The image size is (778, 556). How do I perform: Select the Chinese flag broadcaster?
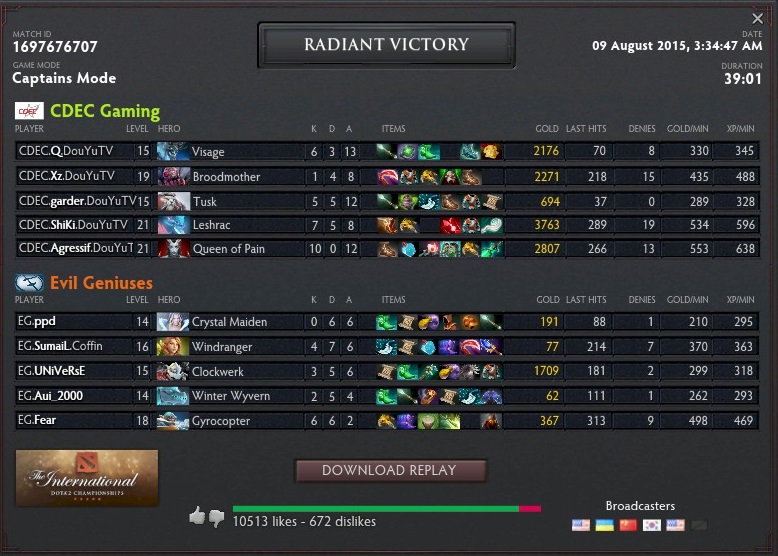pos(628,525)
